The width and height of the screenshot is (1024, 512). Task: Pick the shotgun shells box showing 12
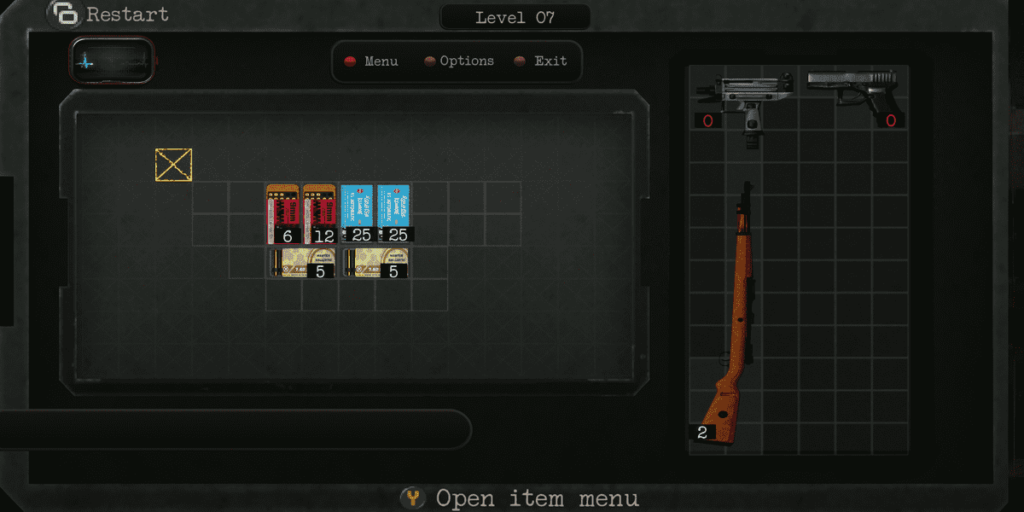click(320, 213)
